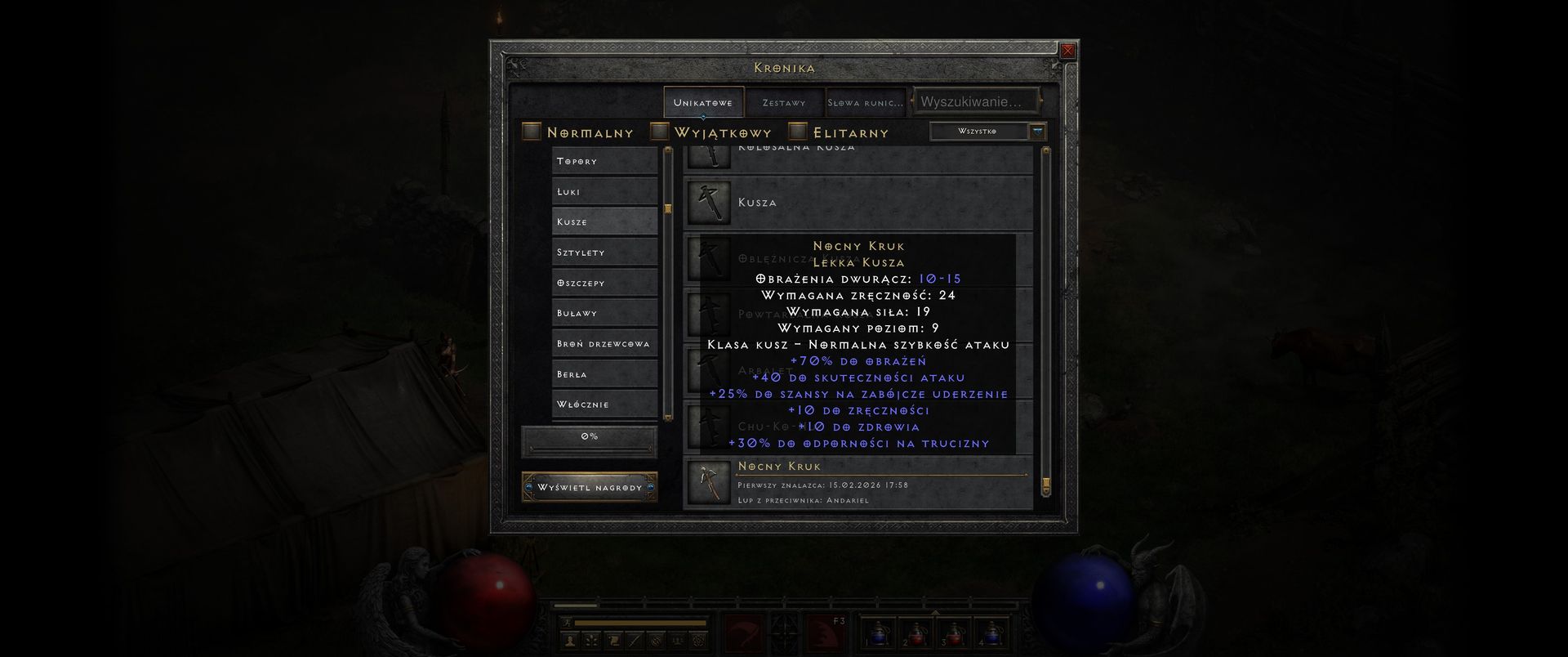Open the Włócznie category

click(x=604, y=404)
